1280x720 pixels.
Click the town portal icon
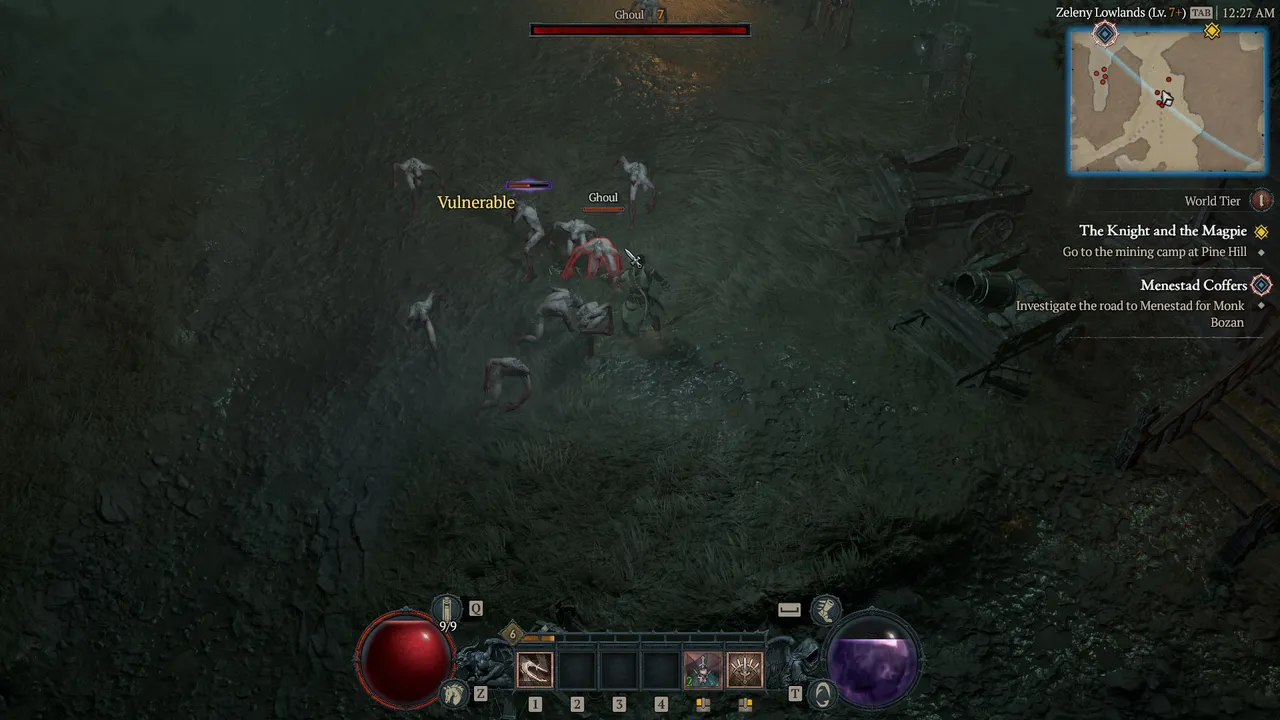pos(822,693)
